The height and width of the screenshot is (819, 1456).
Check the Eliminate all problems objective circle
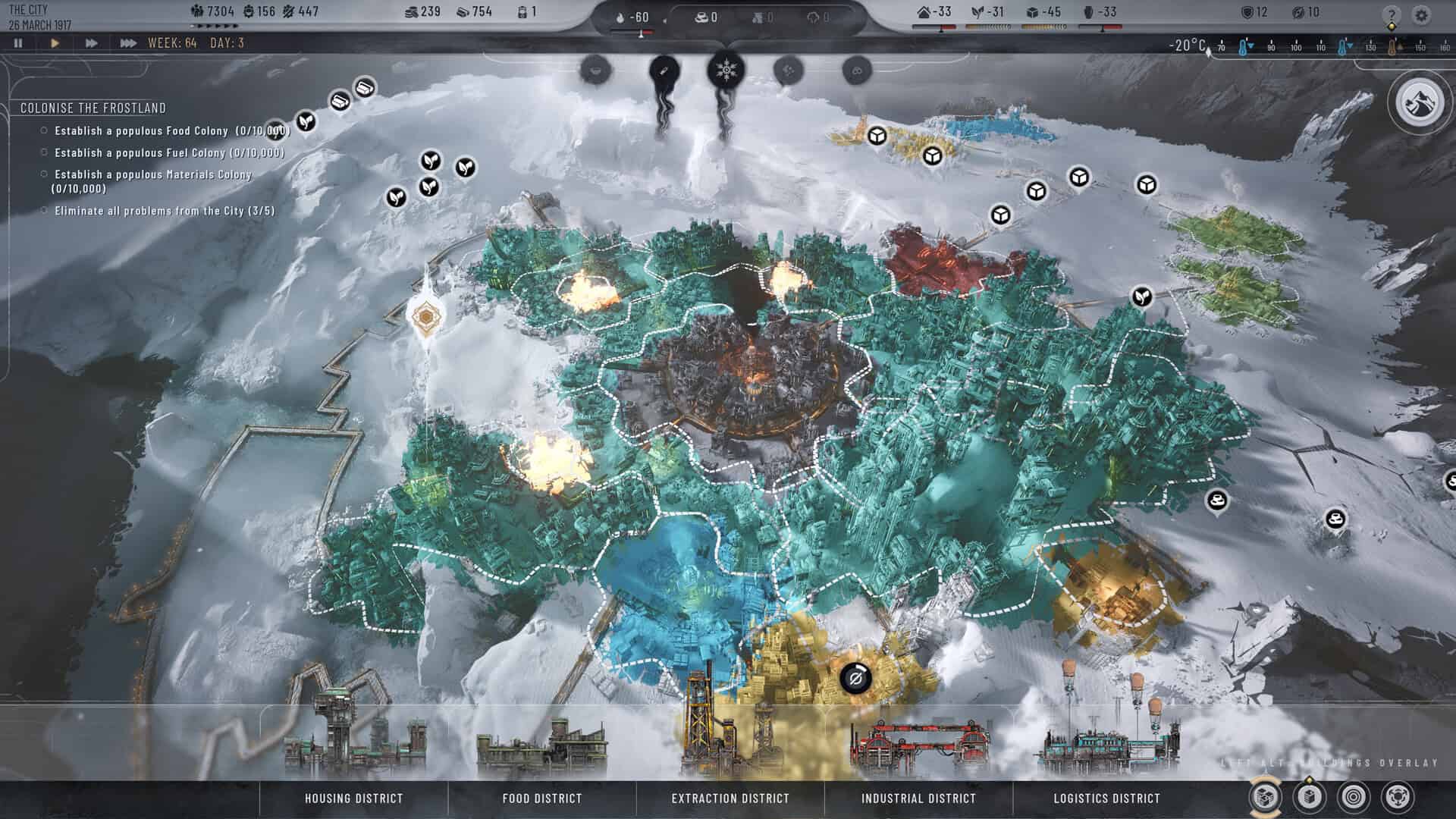pos(43,212)
